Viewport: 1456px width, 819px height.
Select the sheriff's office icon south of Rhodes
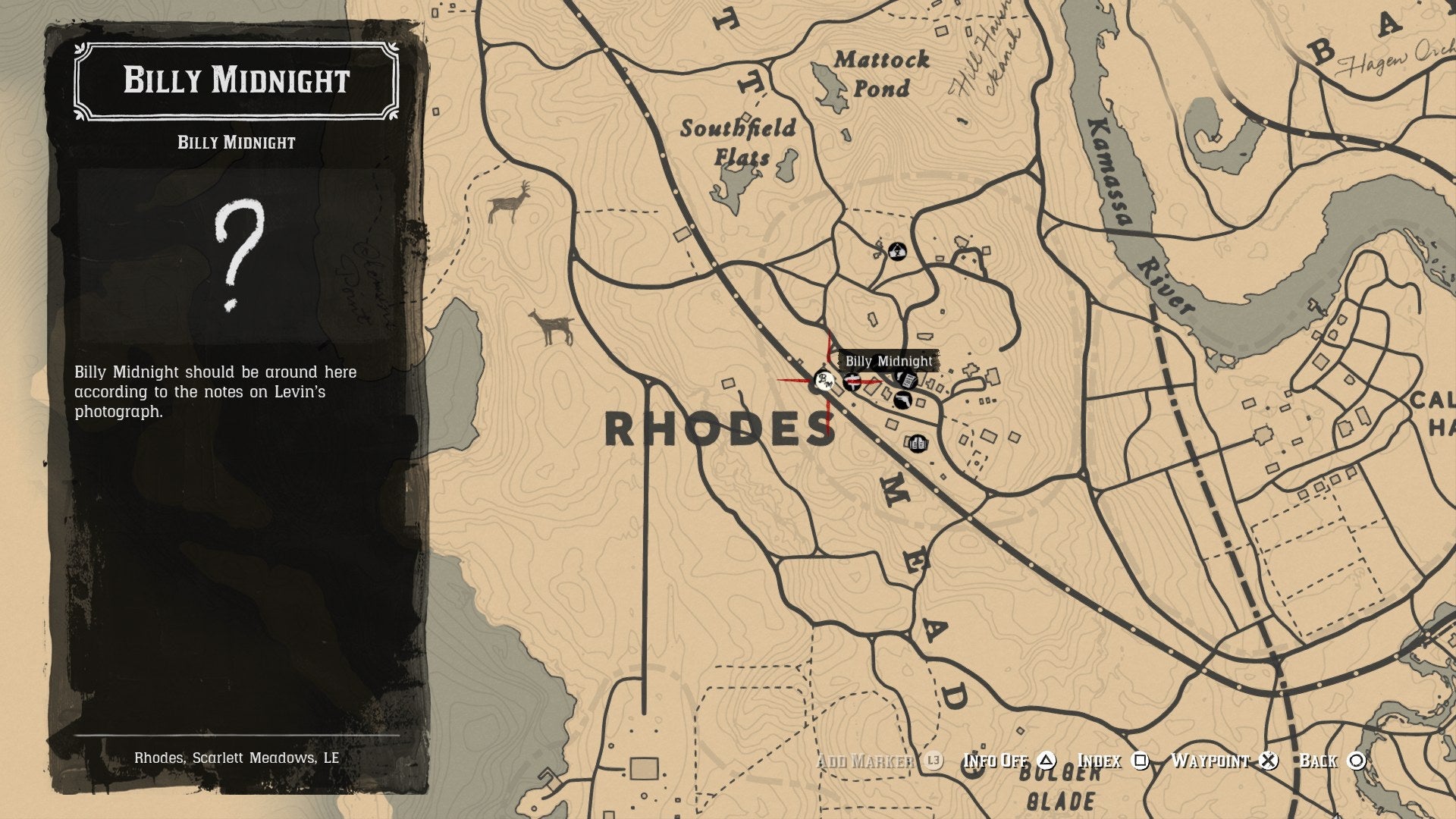(918, 444)
